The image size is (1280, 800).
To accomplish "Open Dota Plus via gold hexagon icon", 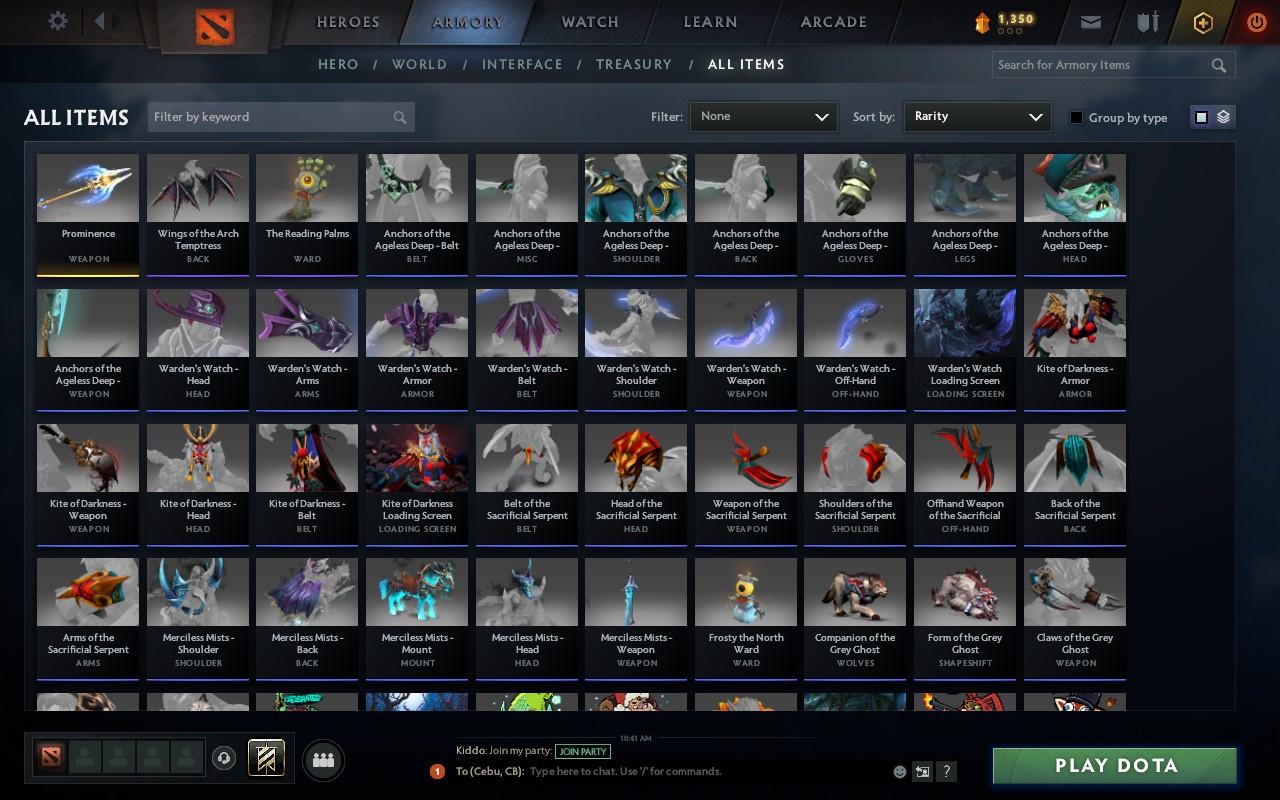I will 1203,20.
